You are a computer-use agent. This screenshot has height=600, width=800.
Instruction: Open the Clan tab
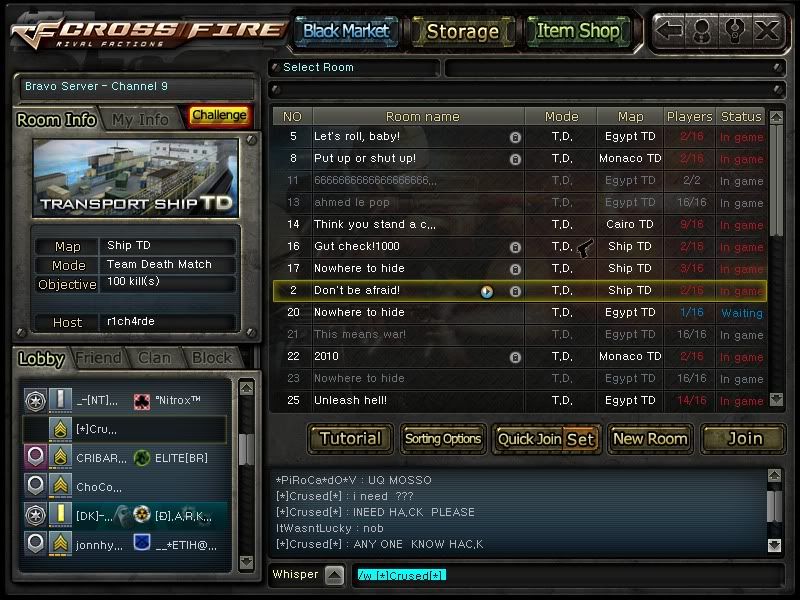click(154, 358)
